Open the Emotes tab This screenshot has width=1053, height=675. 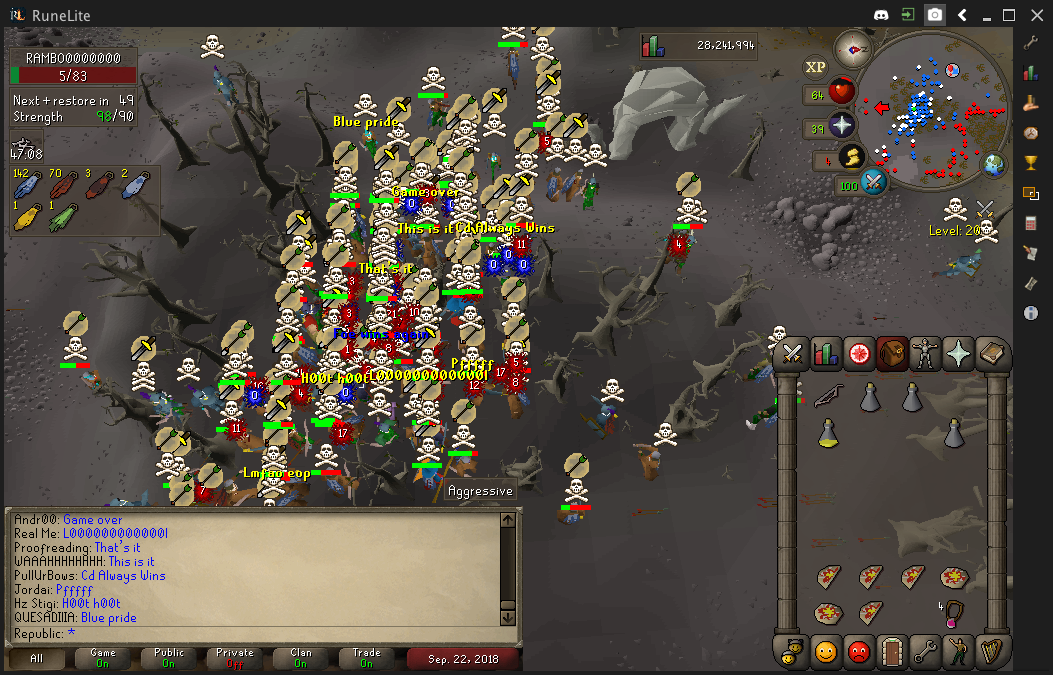(x=959, y=652)
